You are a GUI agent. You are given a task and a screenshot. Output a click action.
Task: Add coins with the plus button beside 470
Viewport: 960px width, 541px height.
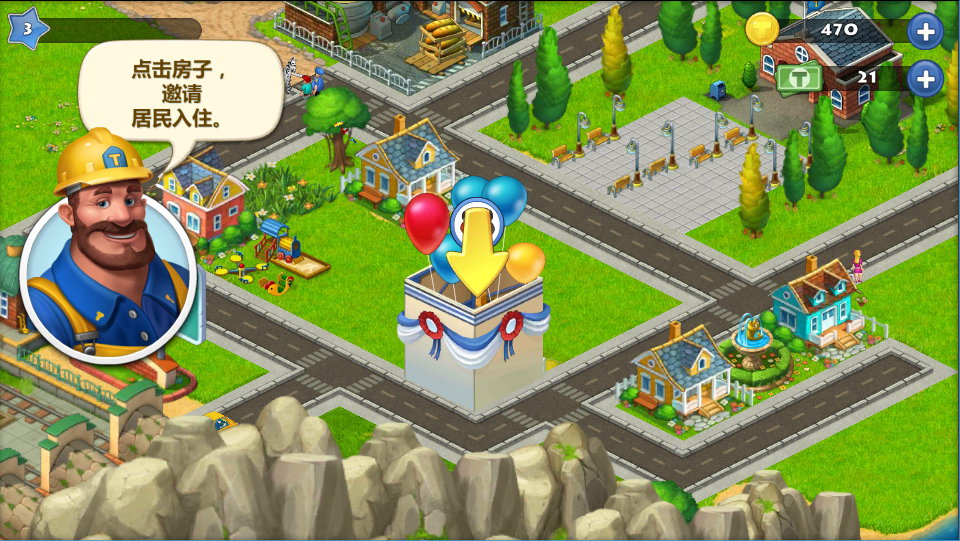coord(925,31)
